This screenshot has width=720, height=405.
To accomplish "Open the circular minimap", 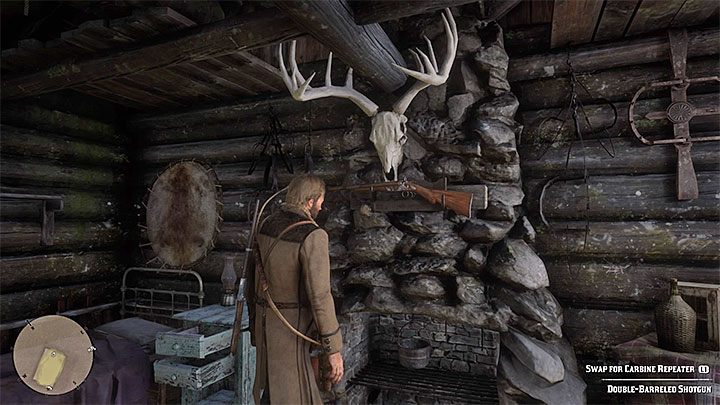I will click(x=48, y=353).
